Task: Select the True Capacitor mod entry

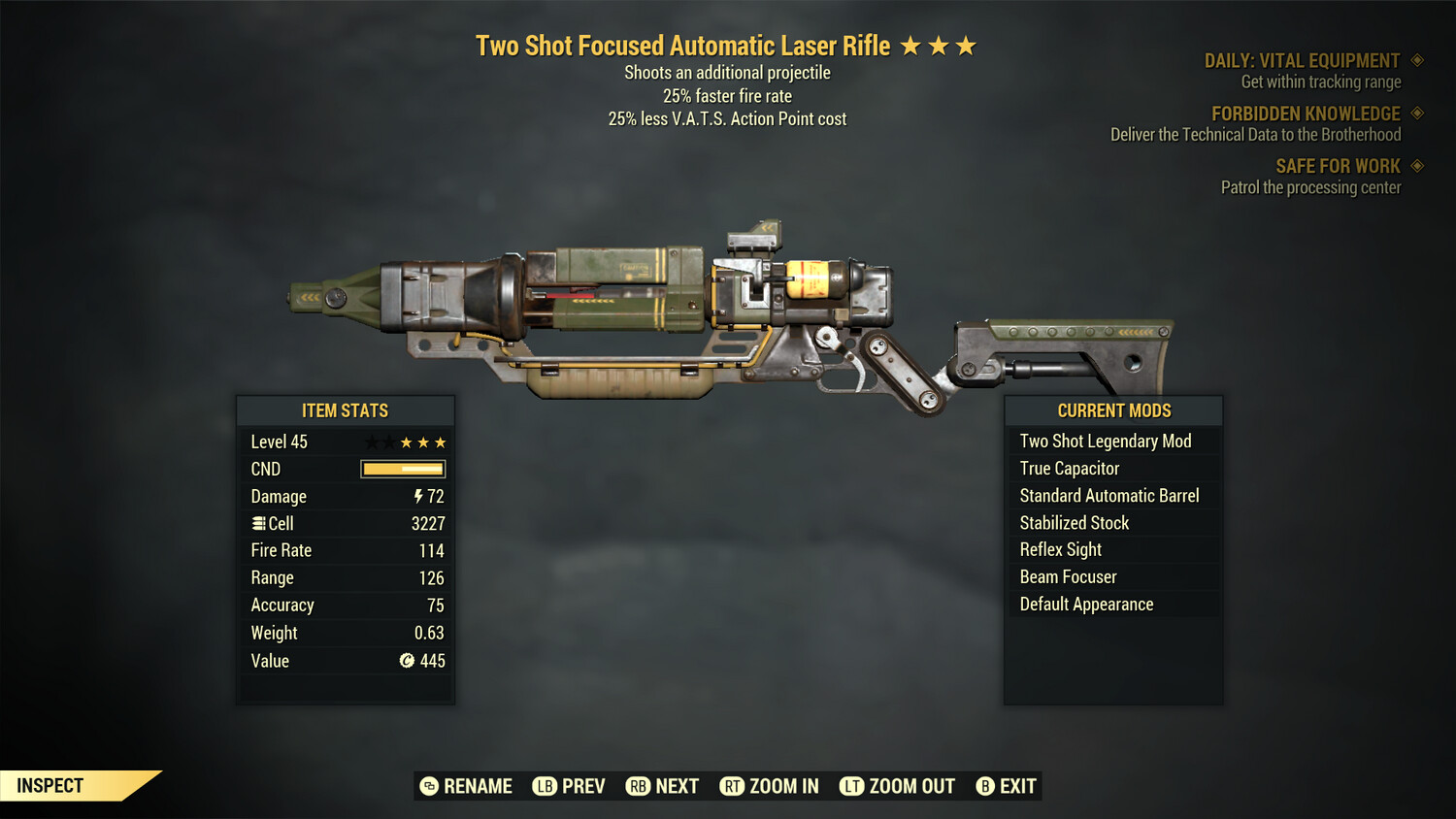Action: coord(1068,468)
